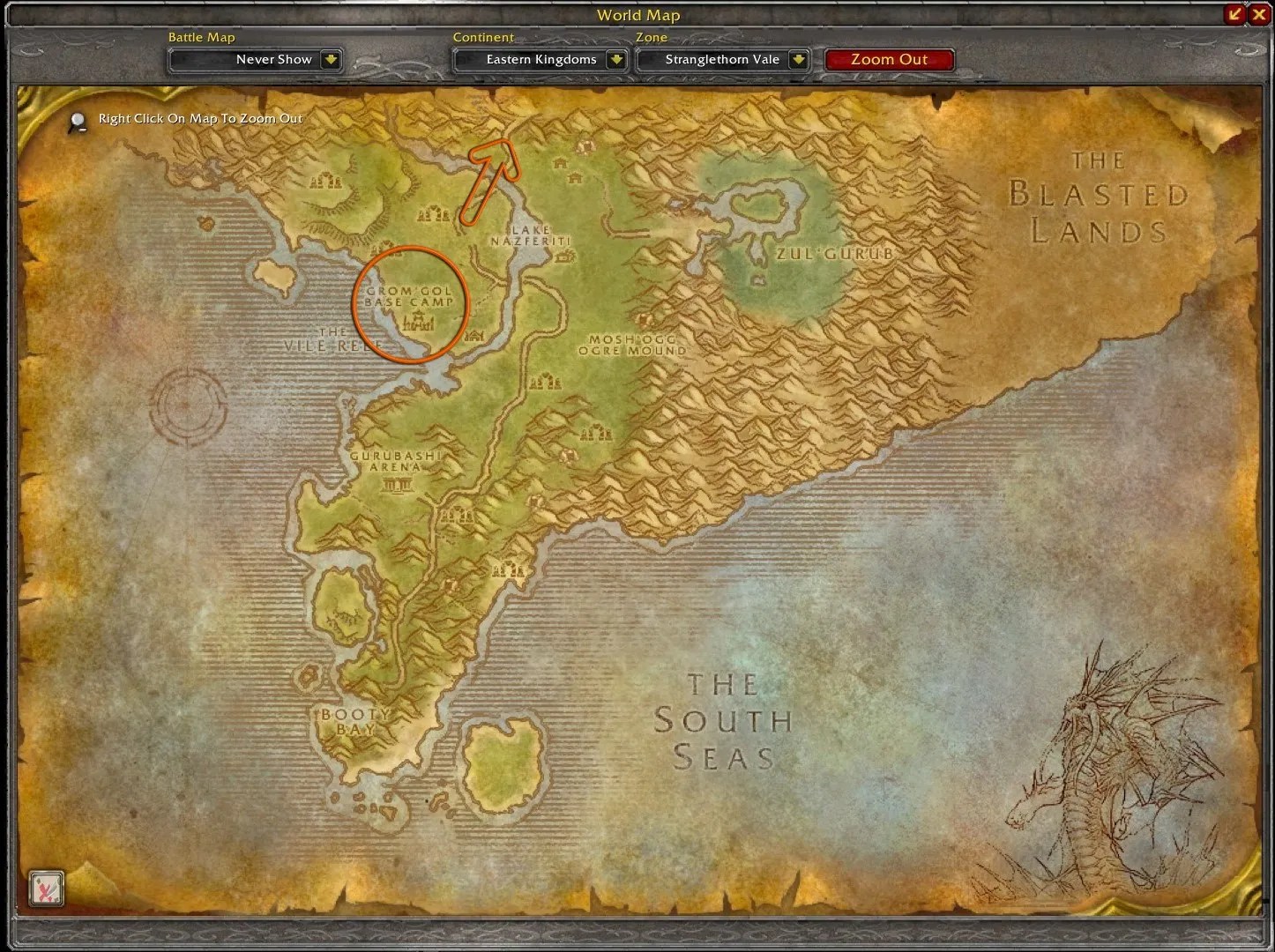The image size is (1275, 952).
Task: Click the compass rose in The Vile Reef
Action: pos(185,403)
